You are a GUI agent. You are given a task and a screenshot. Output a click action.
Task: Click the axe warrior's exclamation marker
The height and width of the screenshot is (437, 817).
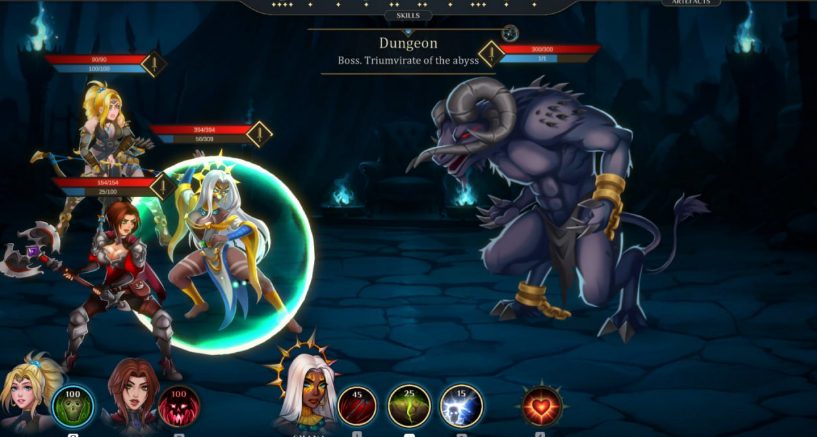163,186
